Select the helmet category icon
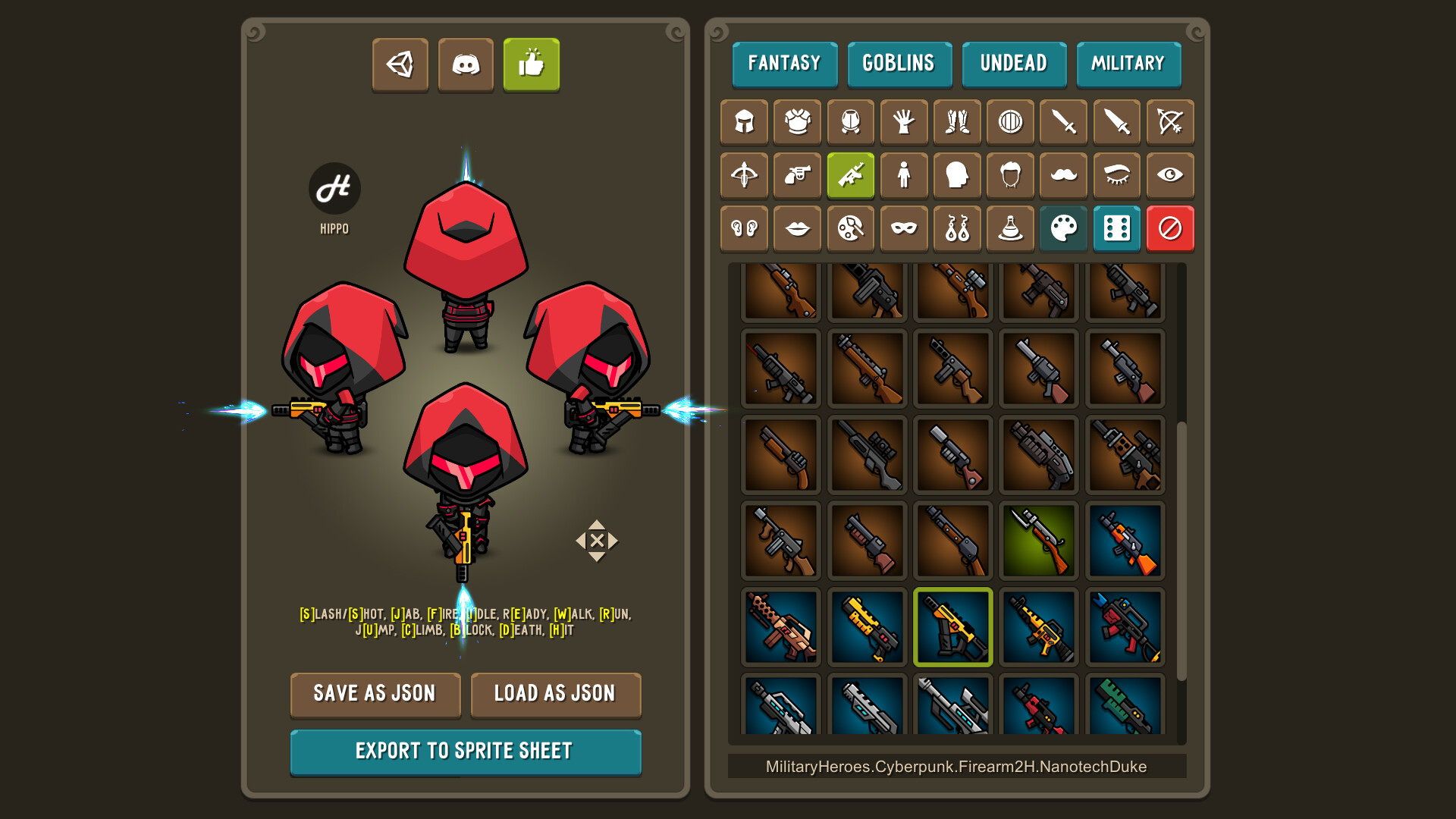Screen dimensions: 1456x819 click(744, 122)
